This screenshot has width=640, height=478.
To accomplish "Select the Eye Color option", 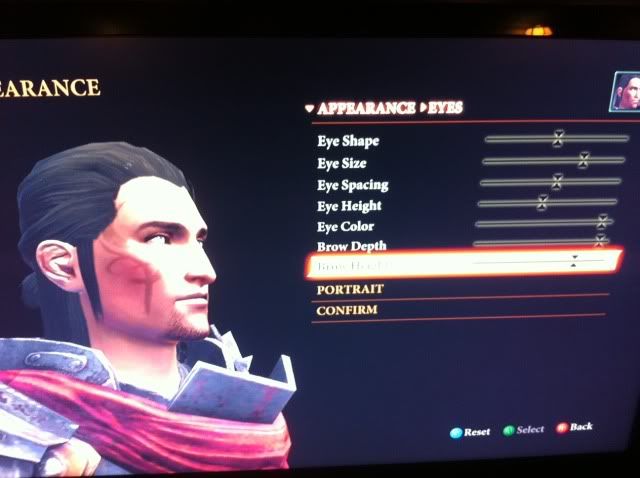I will click(346, 227).
